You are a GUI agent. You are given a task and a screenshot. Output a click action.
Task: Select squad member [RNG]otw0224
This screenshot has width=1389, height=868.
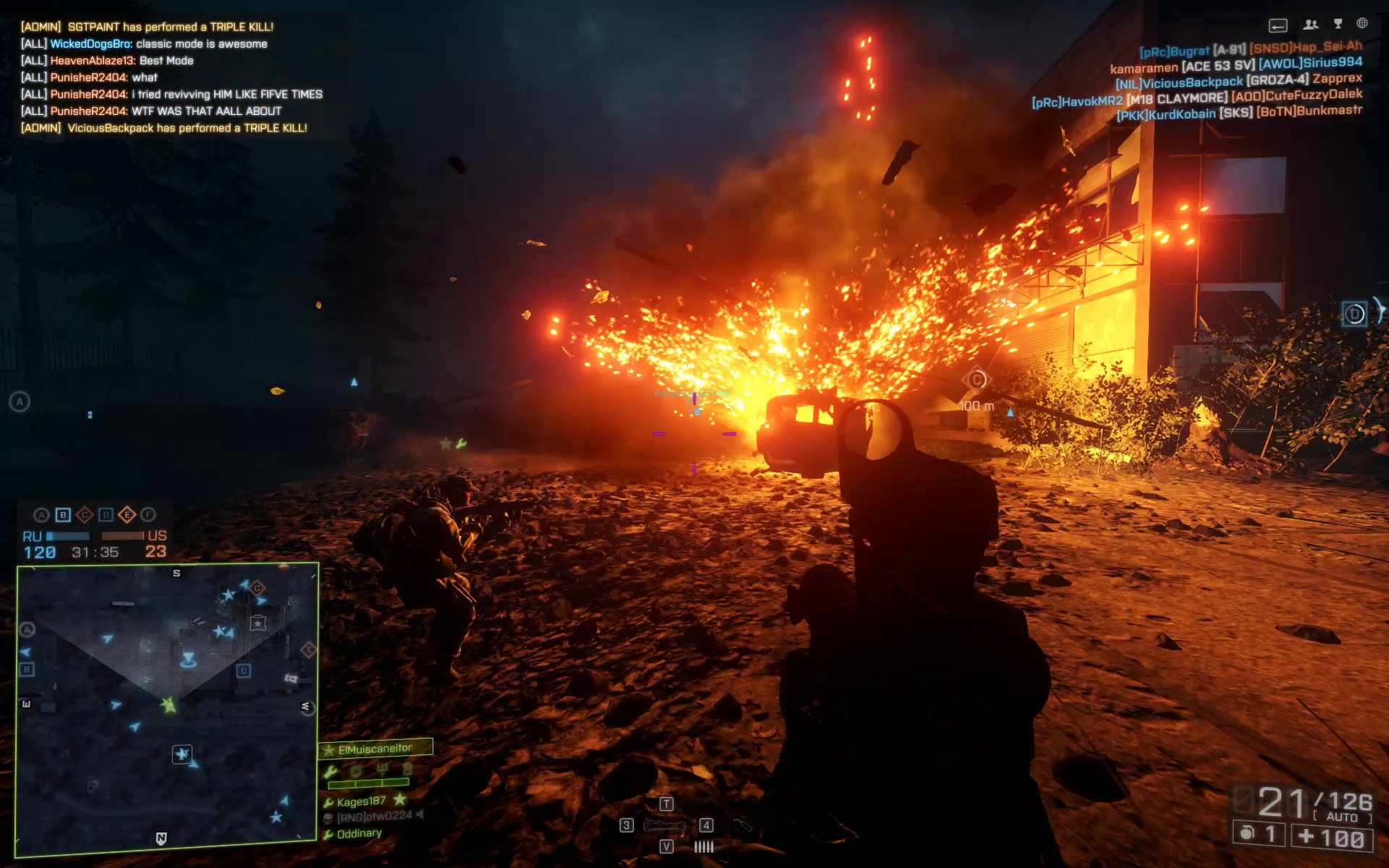coord(373,817)
